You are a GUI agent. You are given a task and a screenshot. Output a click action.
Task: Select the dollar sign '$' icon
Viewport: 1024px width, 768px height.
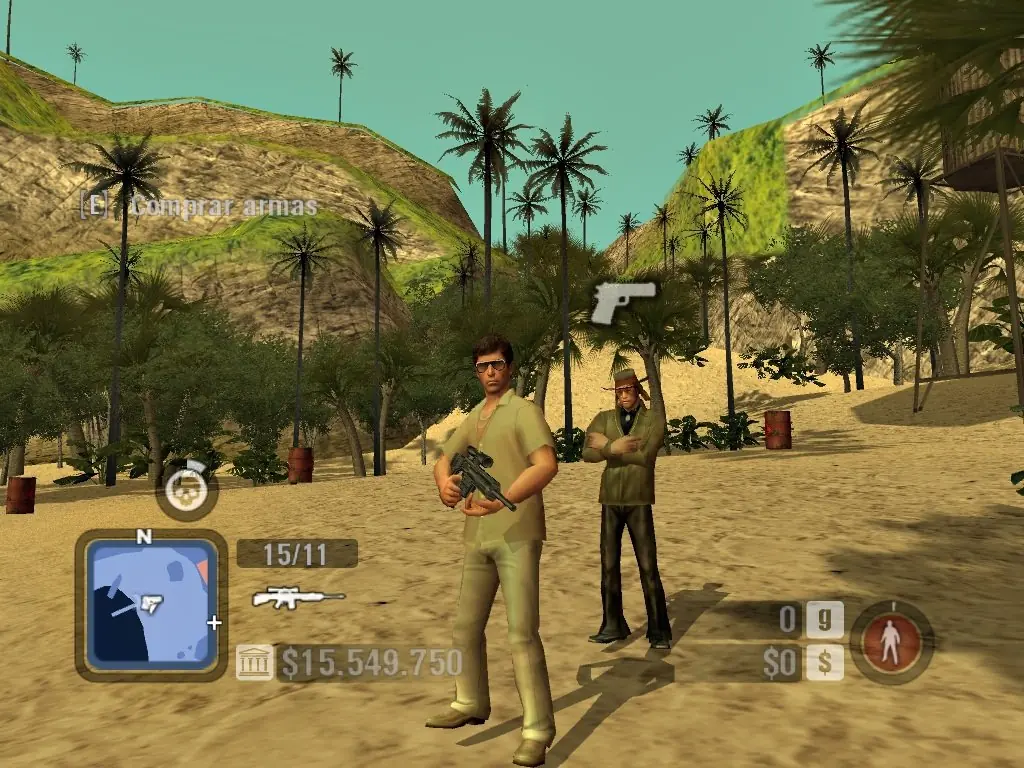pyautogui.click(x=825, y=662)
